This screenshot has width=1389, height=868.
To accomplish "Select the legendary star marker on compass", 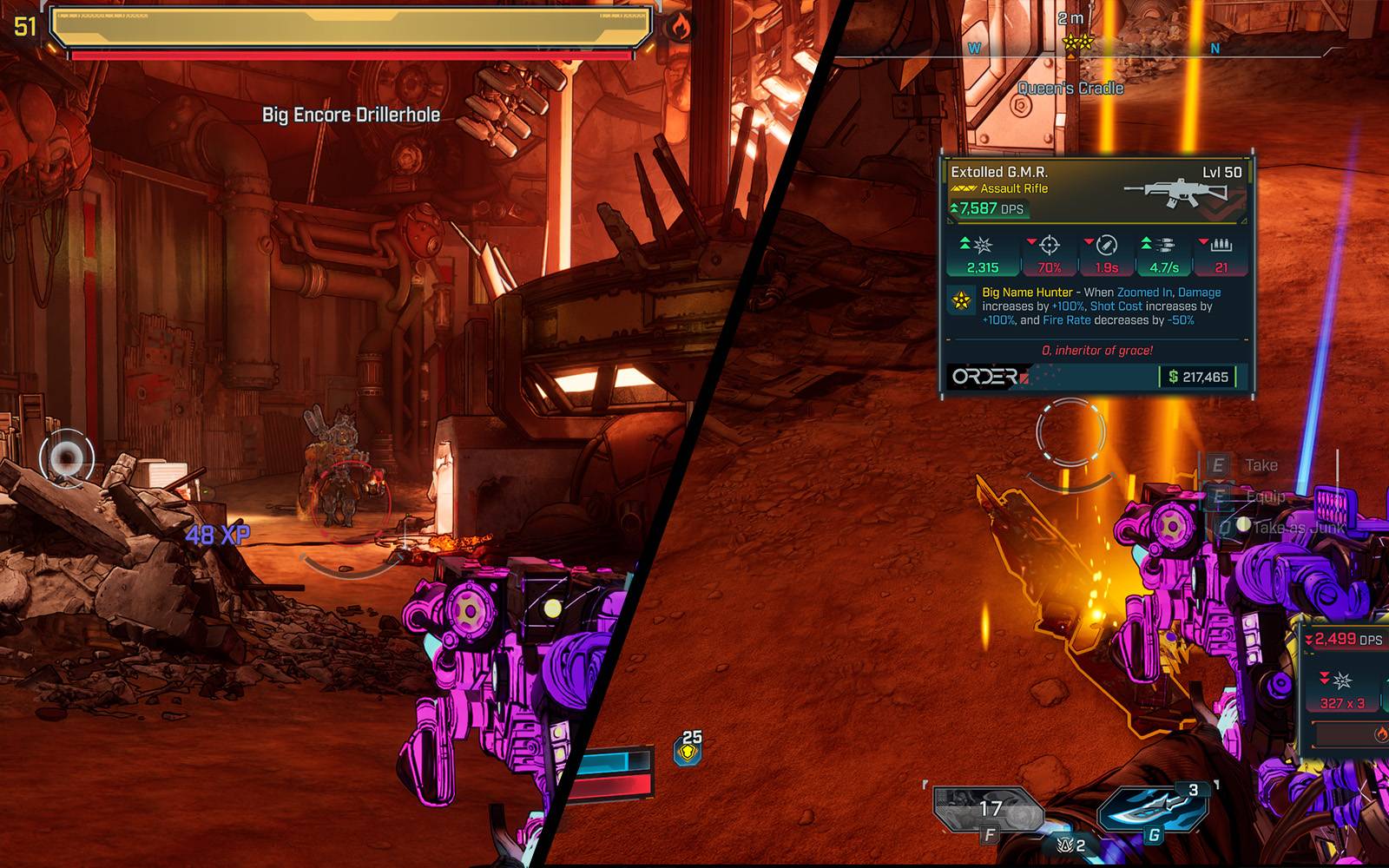I will (x=1076, y=40).
